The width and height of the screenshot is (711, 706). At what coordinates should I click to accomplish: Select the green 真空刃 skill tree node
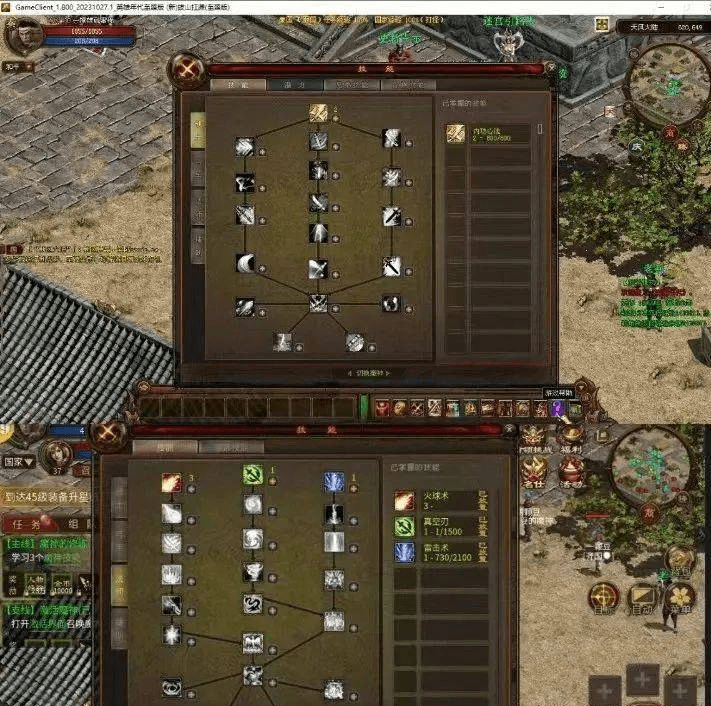pos(253,476)
